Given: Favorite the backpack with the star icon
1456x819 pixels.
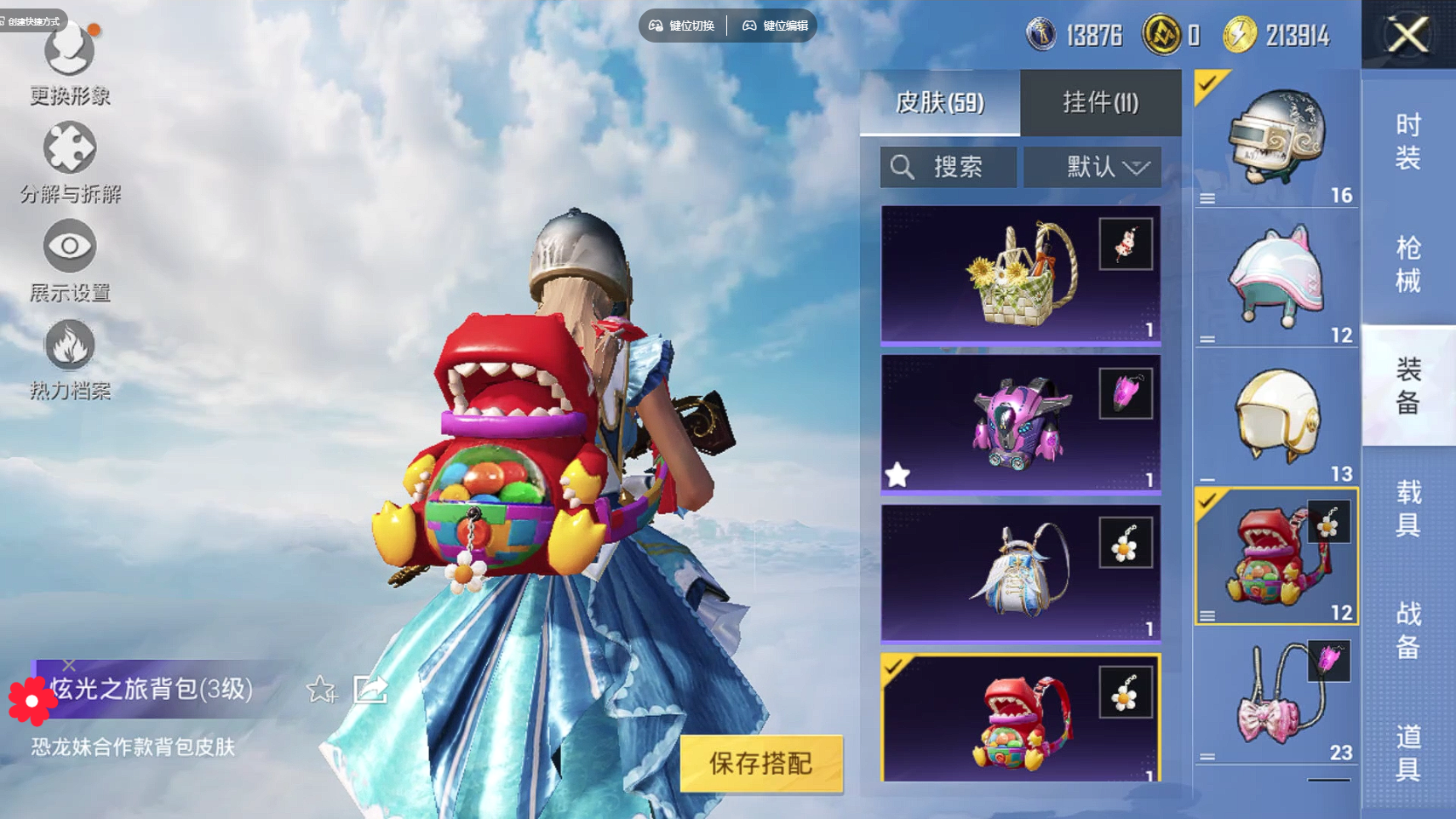Looking at the screenshot, I should (x=321, y=689).
